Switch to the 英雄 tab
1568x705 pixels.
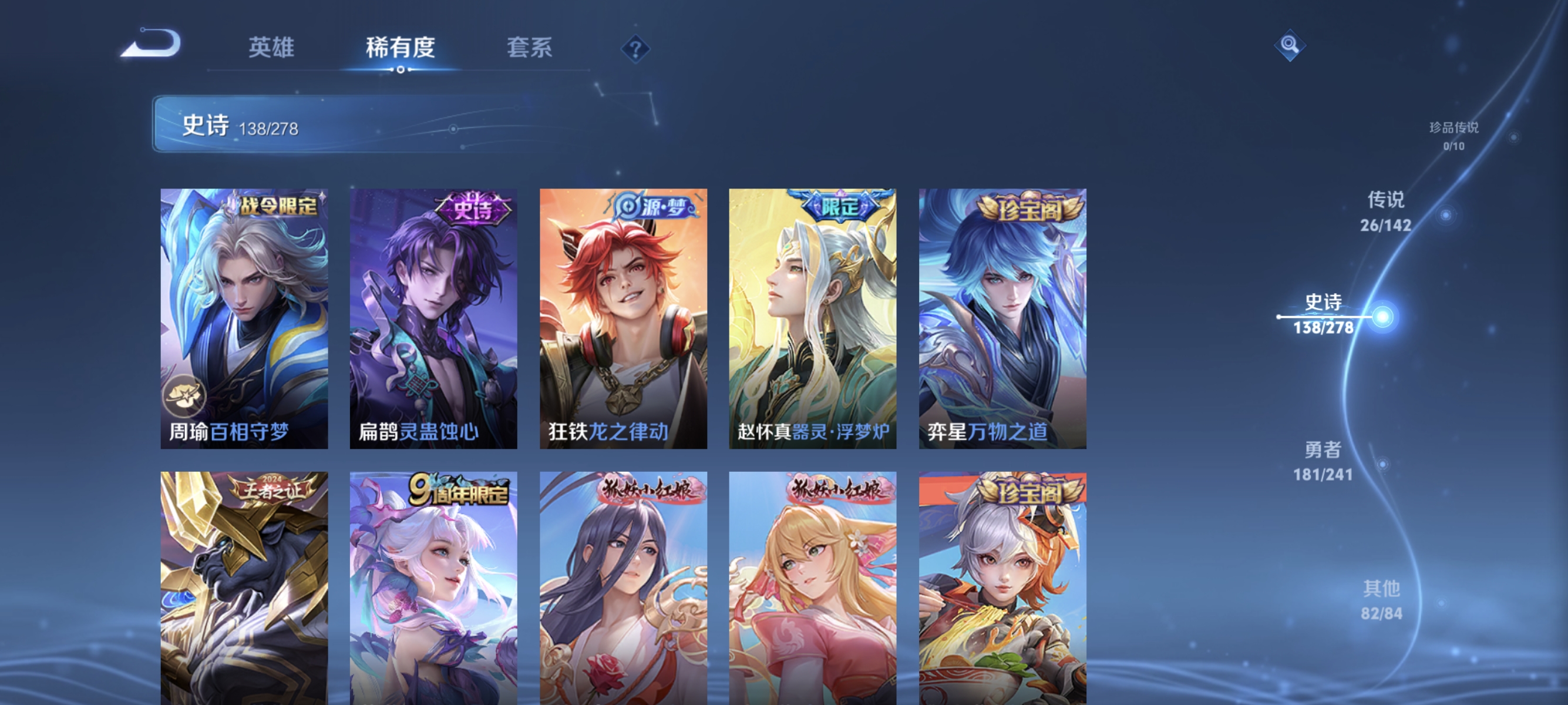[x=270, y=48]
